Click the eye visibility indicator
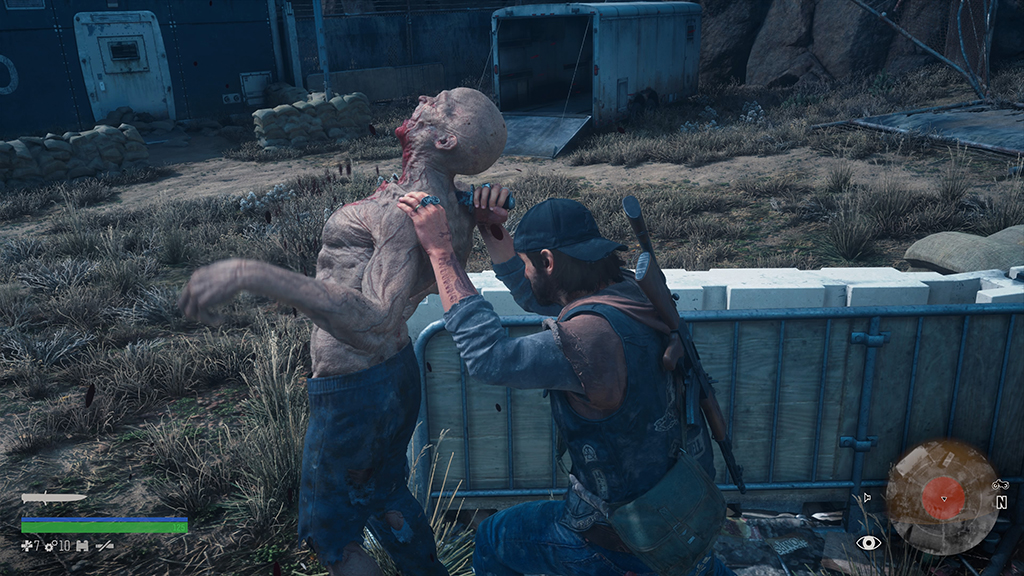This screenshot has height=576, width=1024. [868, 542]
